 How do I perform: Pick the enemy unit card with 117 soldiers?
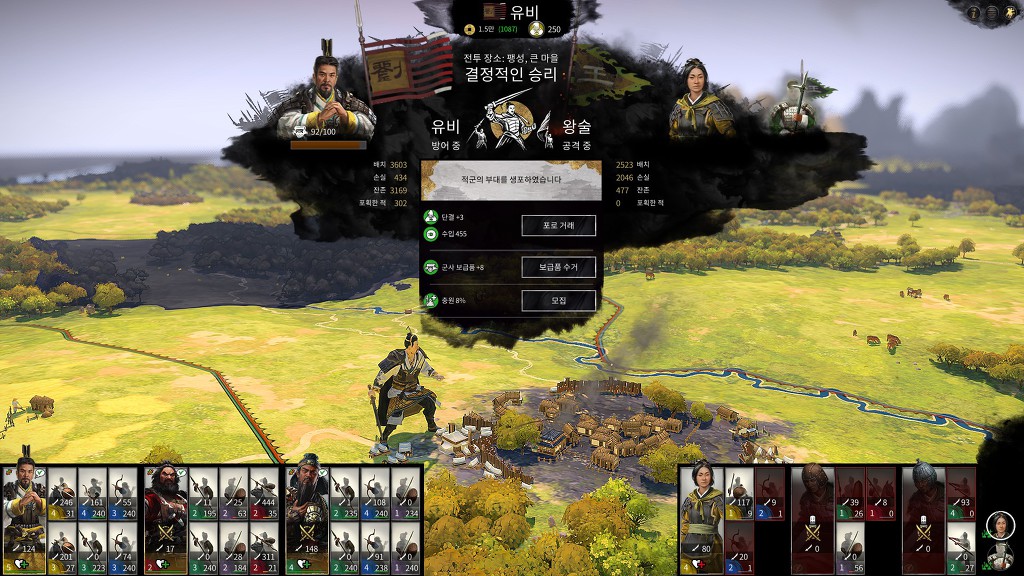point(738,492)
